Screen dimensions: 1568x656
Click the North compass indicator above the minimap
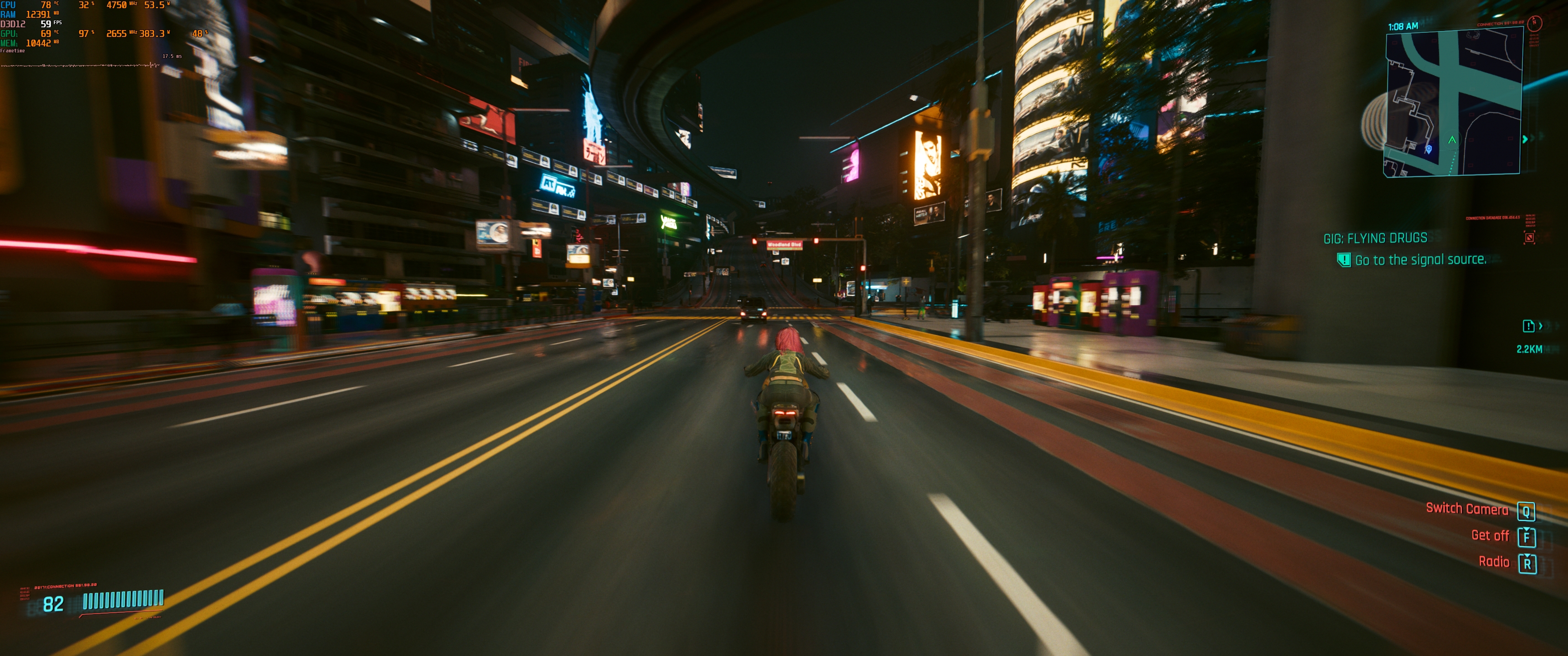point(1535,24)
